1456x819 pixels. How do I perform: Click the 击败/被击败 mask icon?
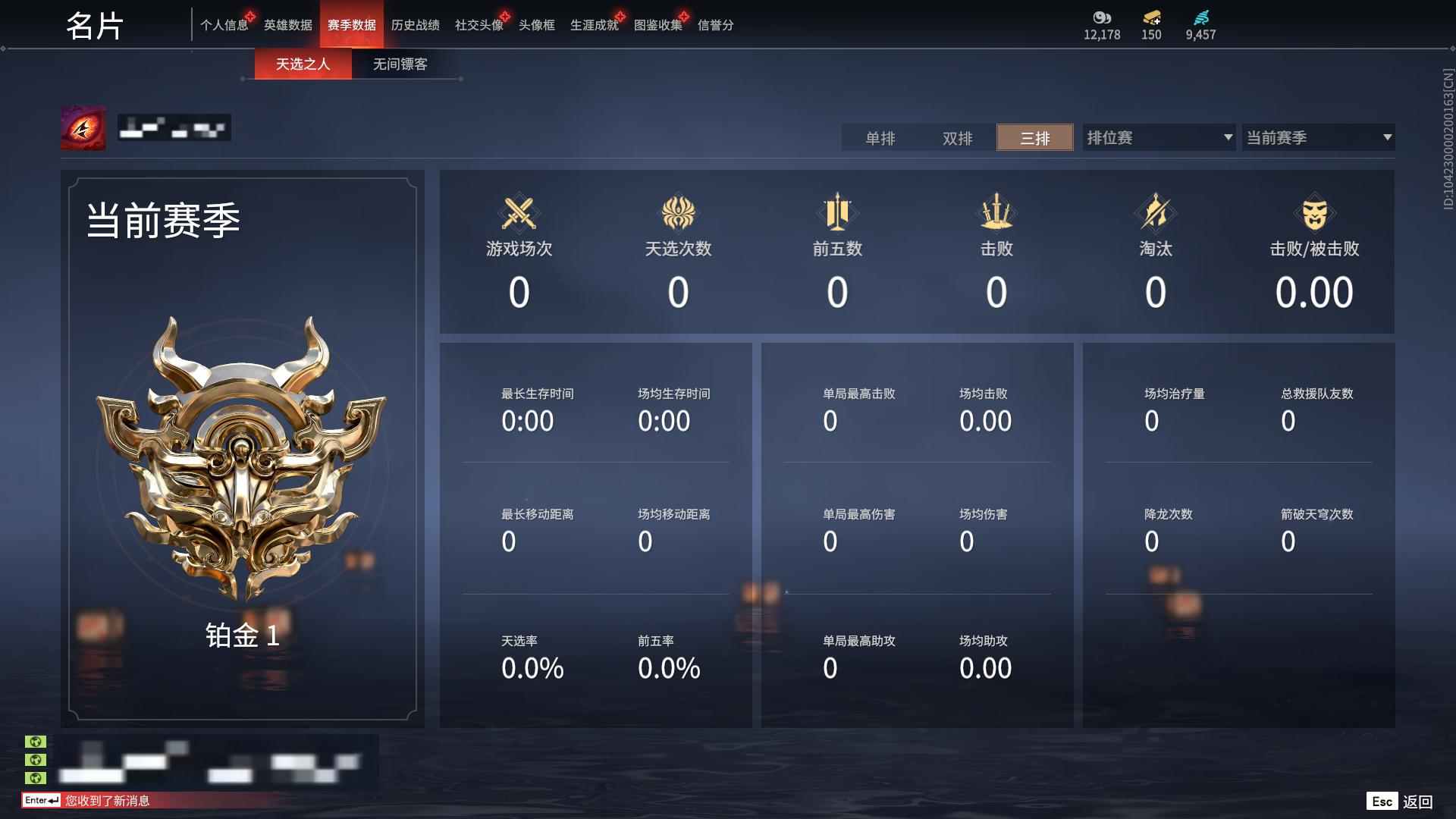coord(1315,213)
